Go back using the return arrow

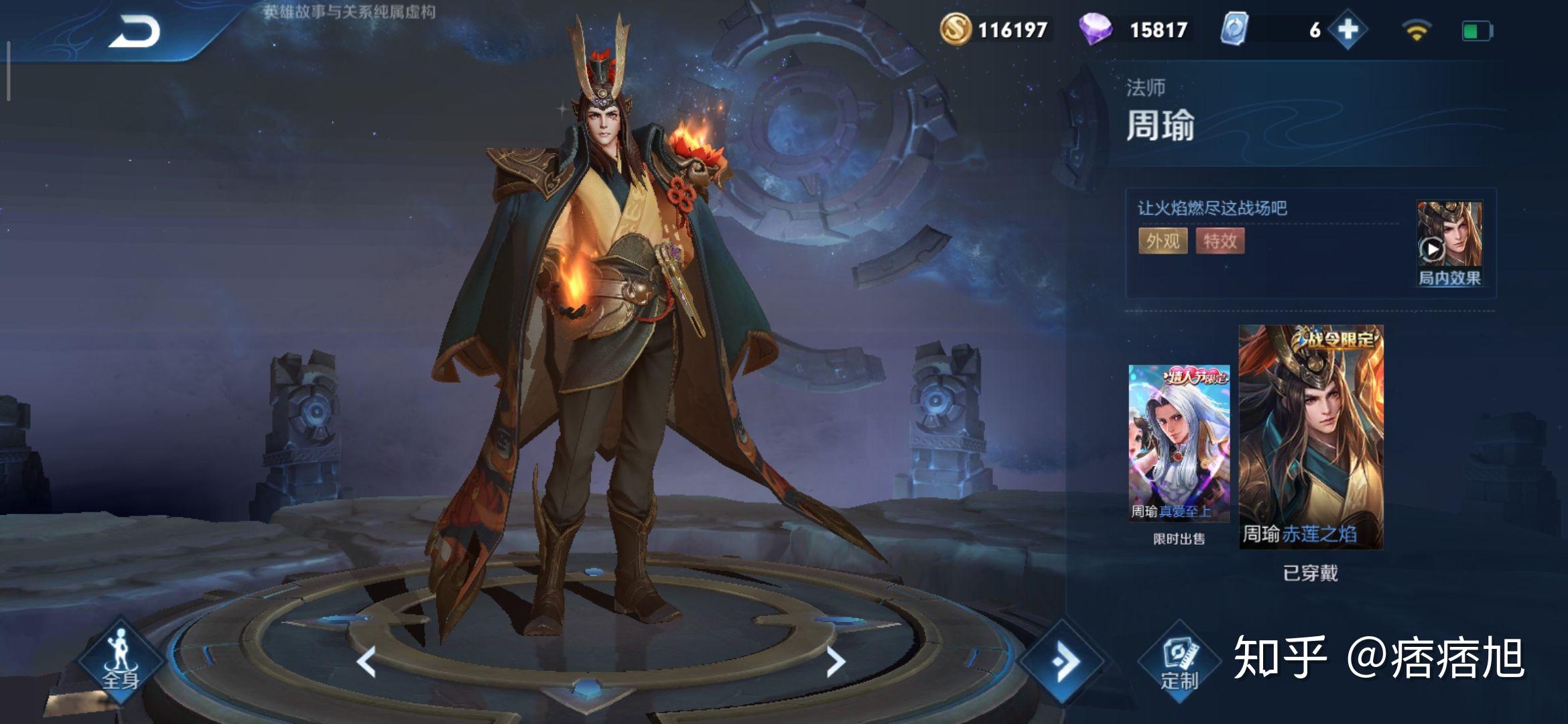coord(135,32)
